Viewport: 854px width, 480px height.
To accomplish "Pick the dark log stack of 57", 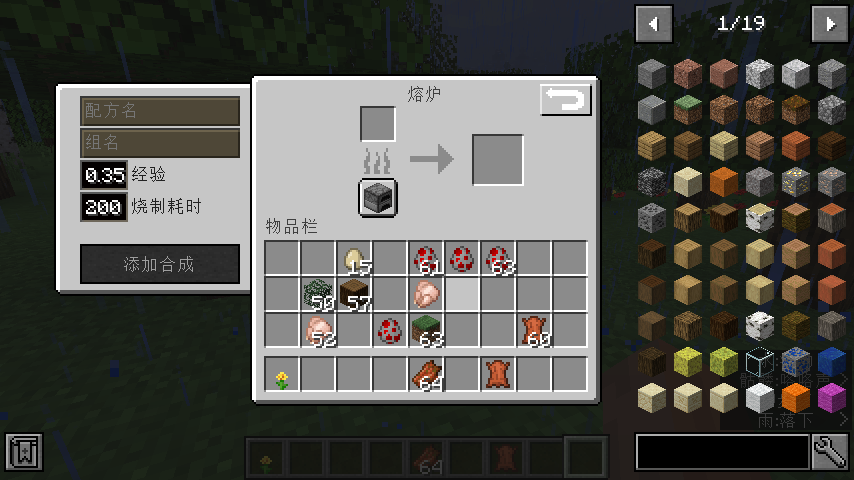I will 354,295.
